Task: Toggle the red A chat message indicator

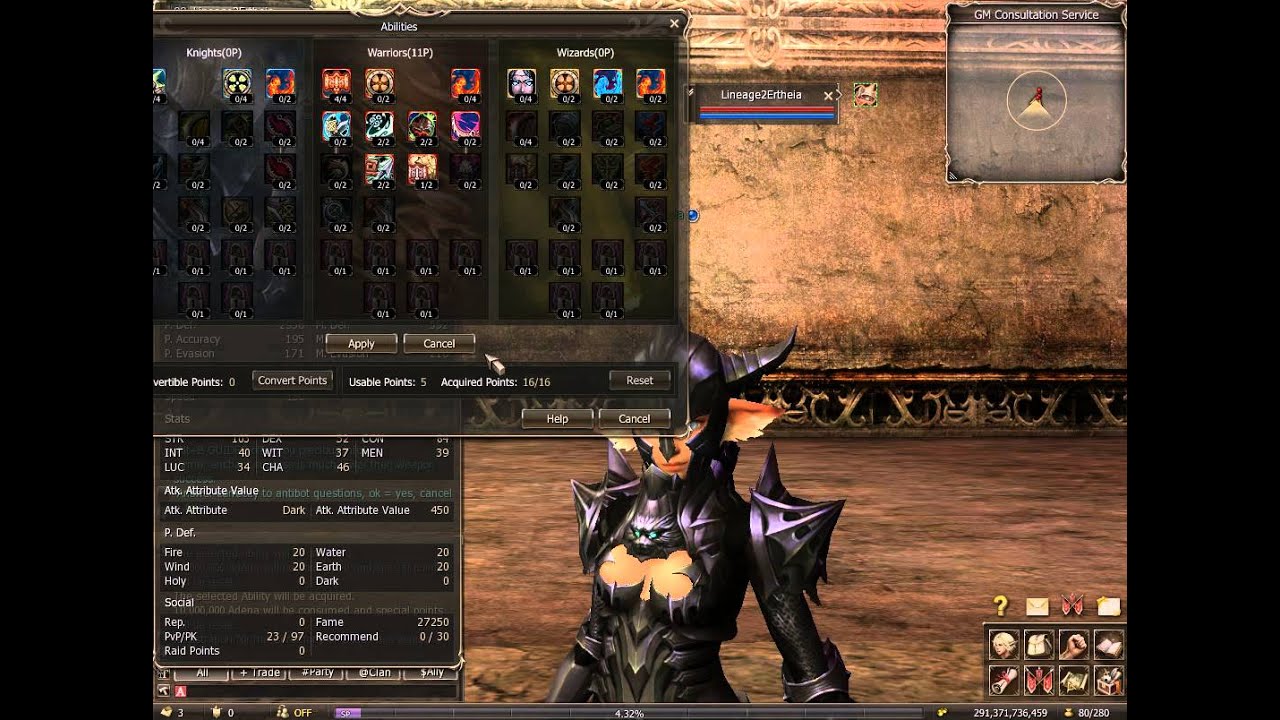Action: (180, 690)
